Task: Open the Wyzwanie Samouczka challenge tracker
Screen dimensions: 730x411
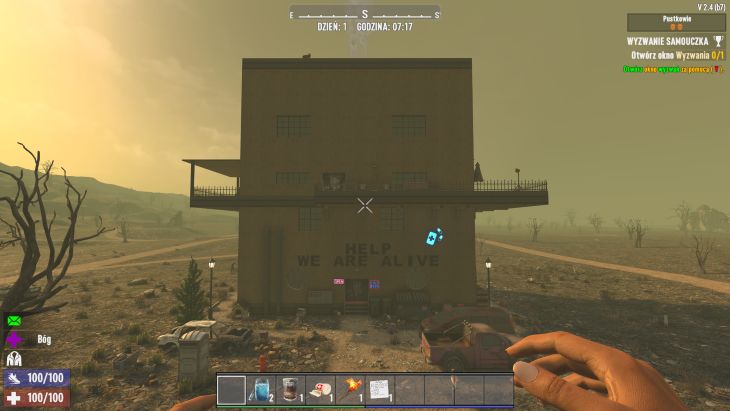Action: (x=675, y=41)
